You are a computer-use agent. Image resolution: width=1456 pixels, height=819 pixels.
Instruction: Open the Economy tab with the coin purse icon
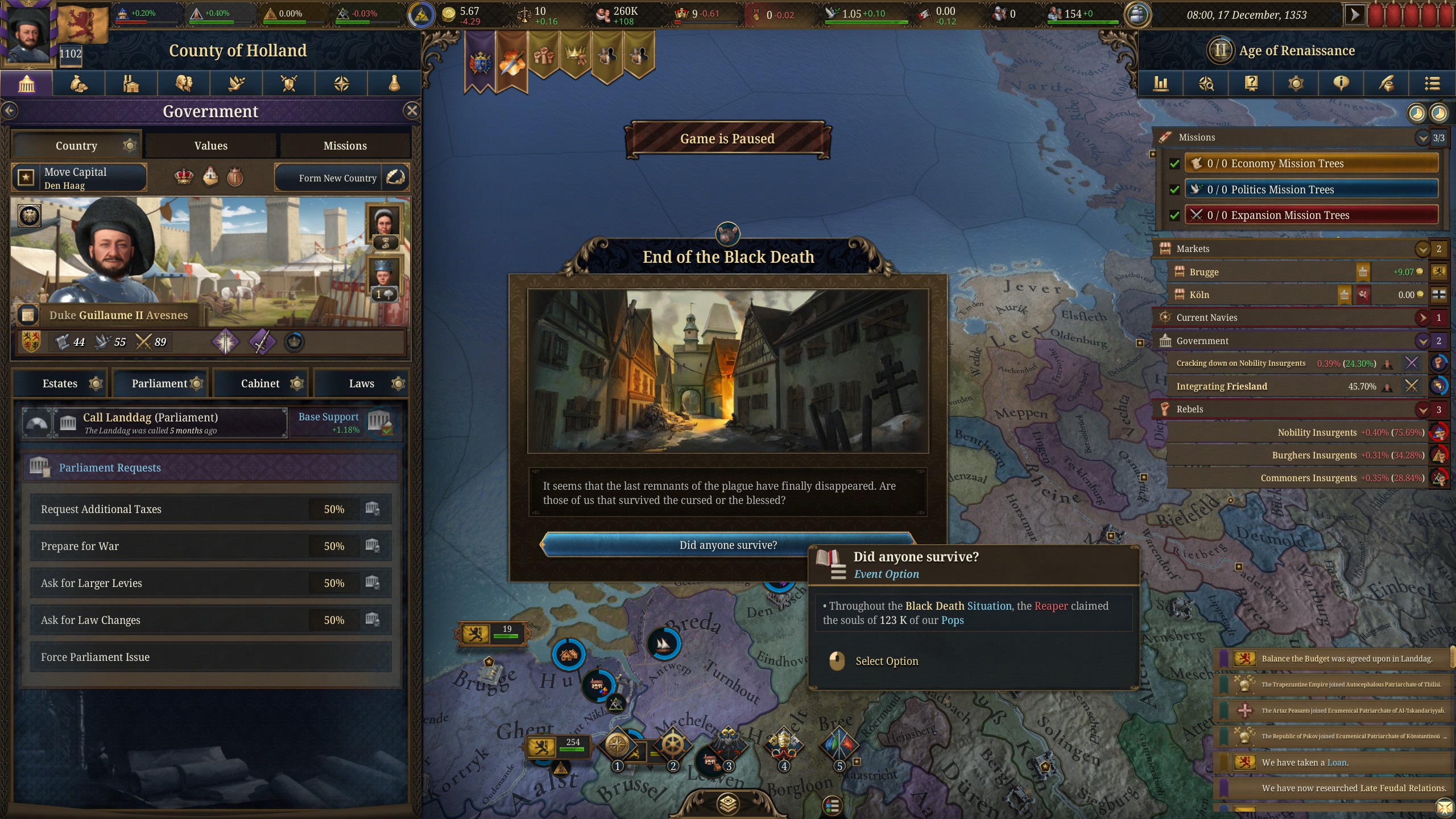[x=78, y=84]
